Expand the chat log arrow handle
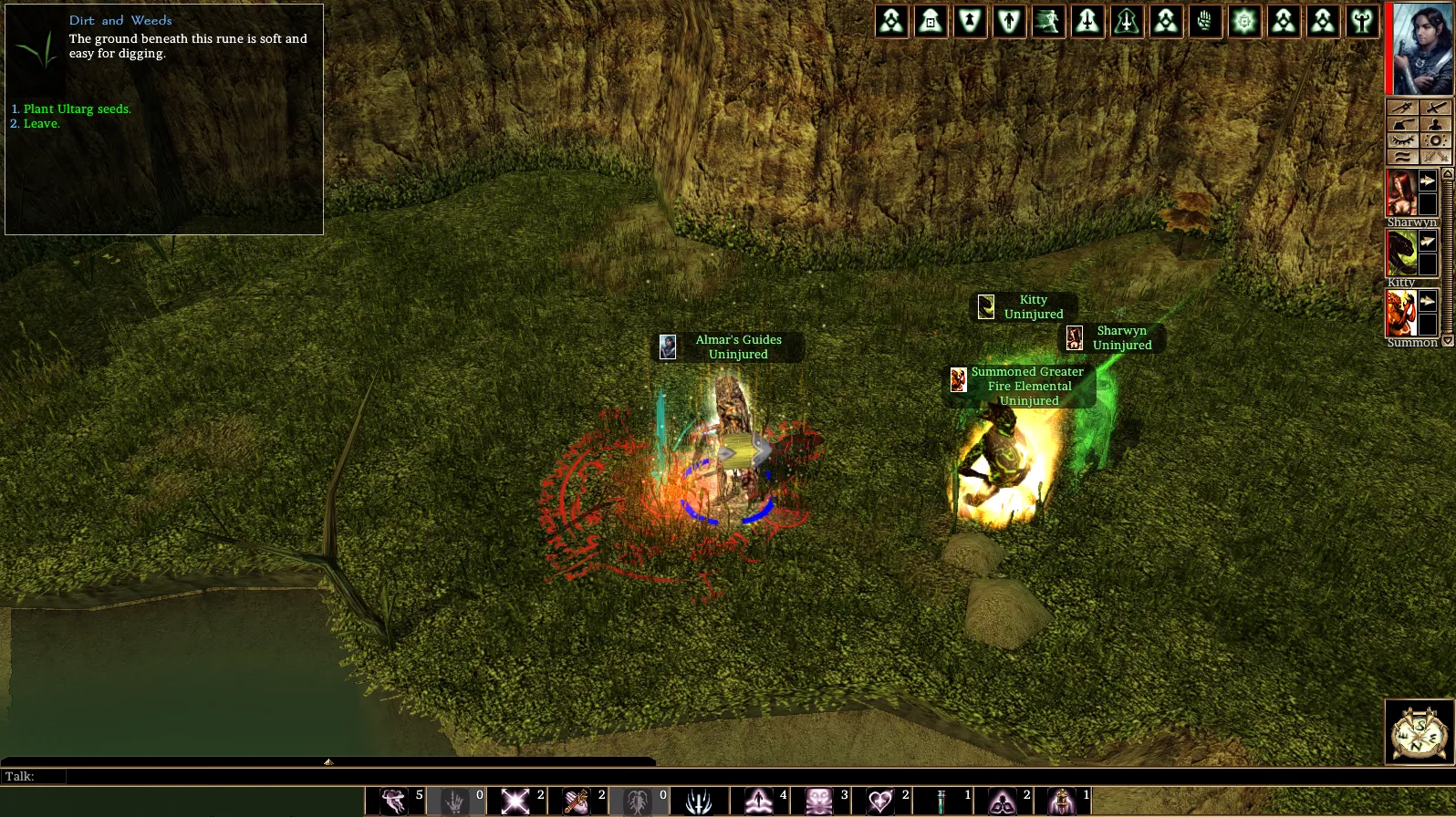The image size is (1456, 817). pyautogui.click(x=328, y=761)
